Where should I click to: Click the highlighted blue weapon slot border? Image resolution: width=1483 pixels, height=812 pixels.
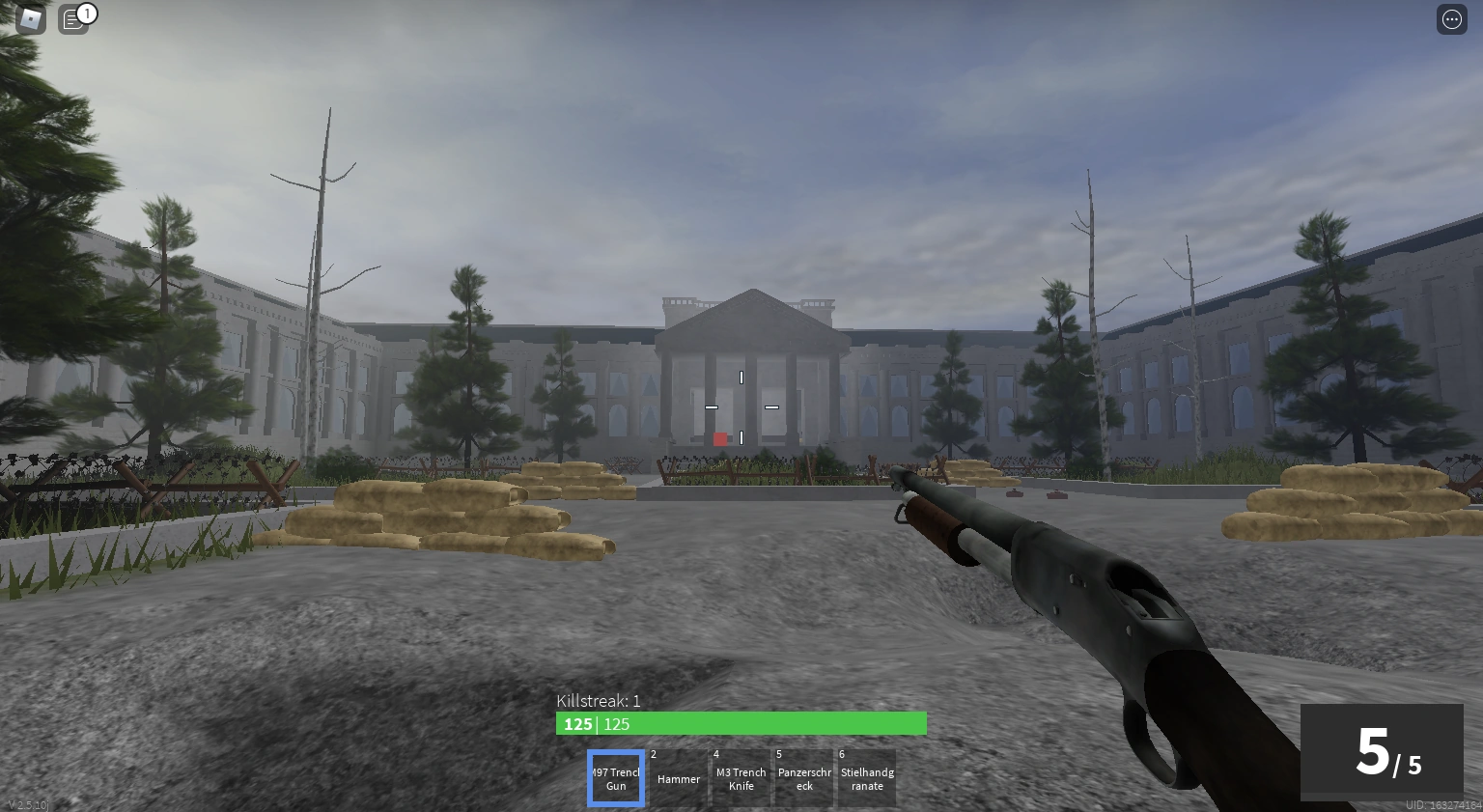[x=616, y=778]
